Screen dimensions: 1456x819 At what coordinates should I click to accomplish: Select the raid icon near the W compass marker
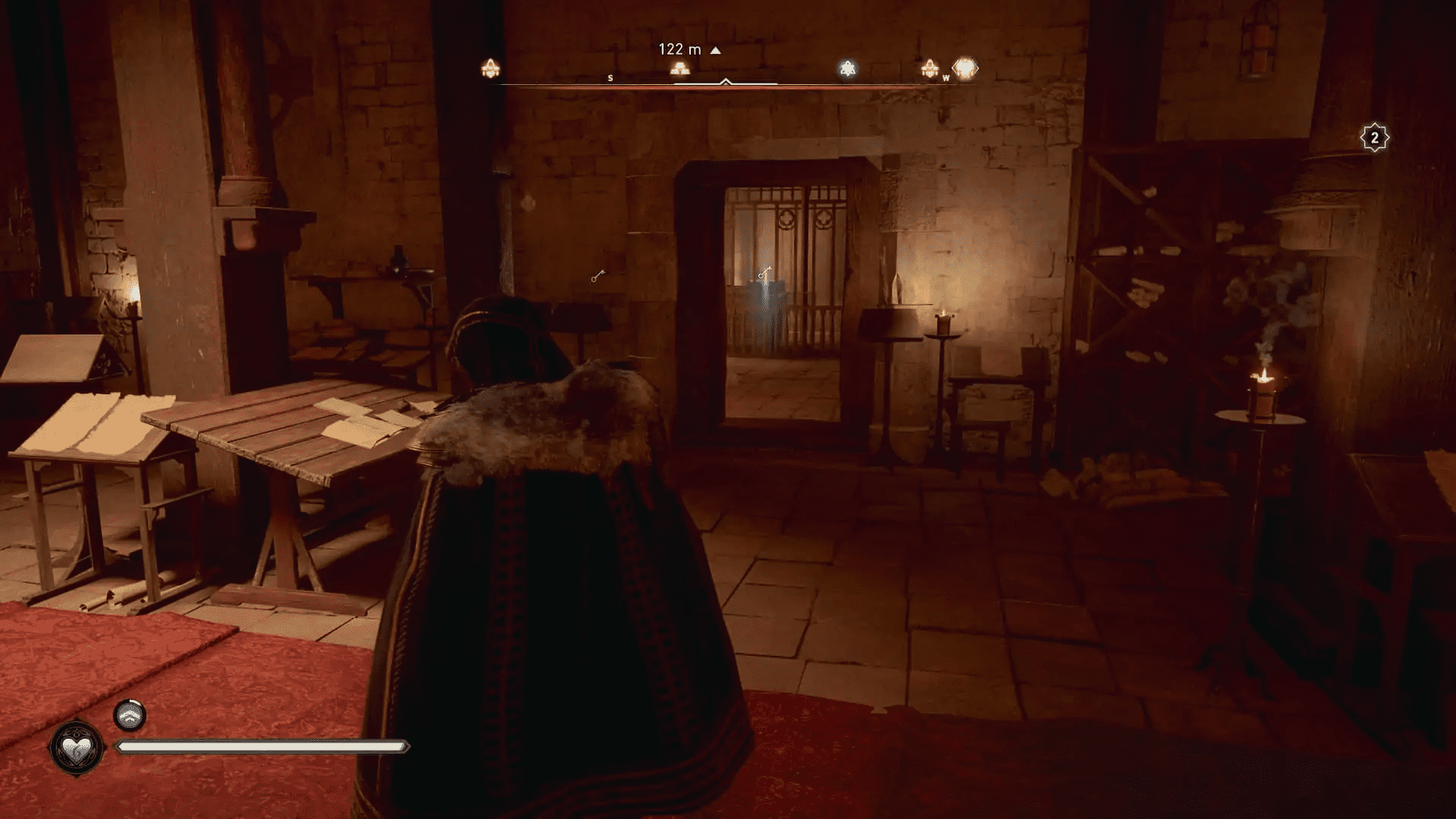click(928, 67)
